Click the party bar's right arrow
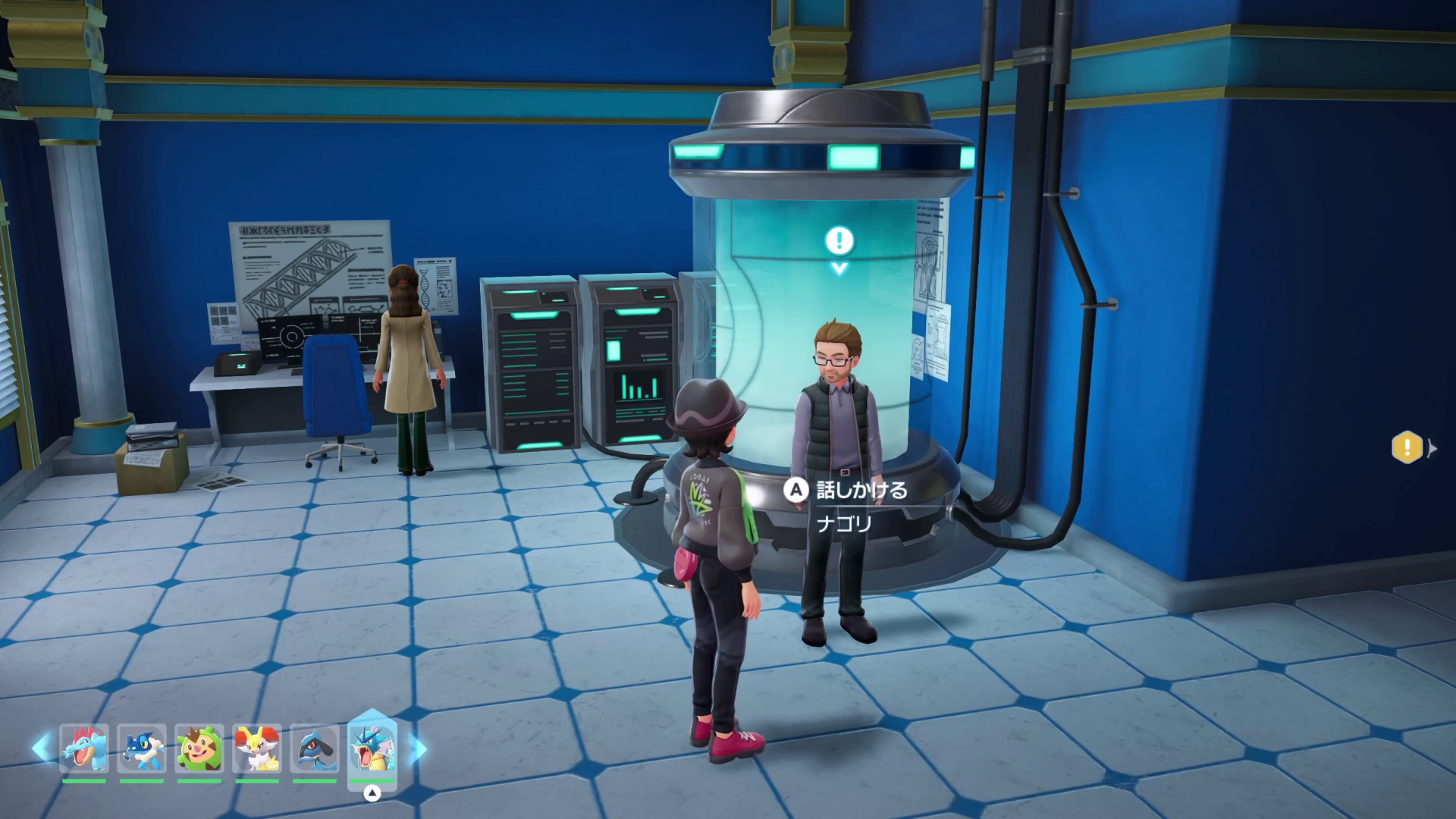This screenshot has height=819, width=1456. (419, 749)
